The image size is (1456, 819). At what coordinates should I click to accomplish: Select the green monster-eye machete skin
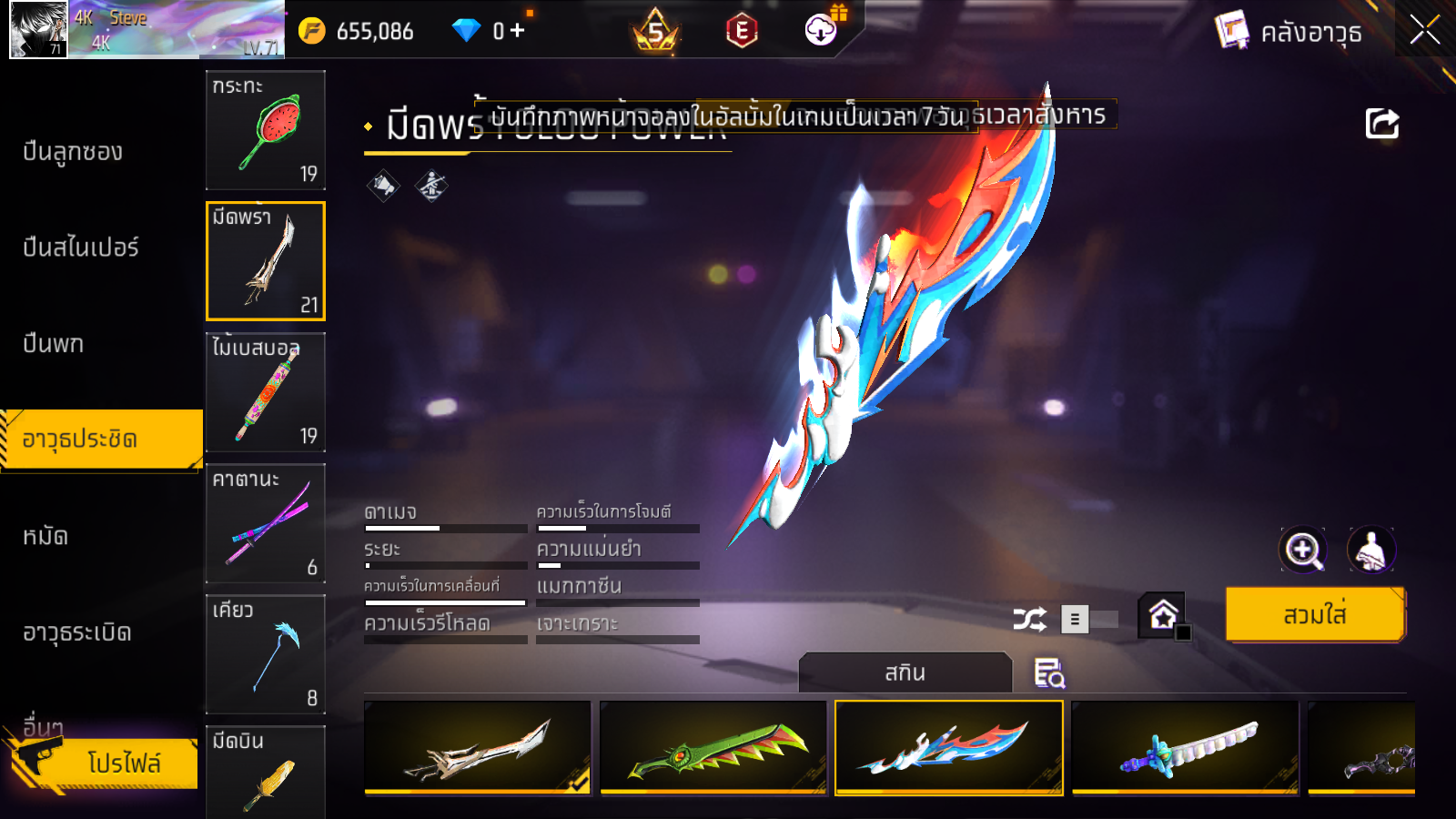pos(713,748)
